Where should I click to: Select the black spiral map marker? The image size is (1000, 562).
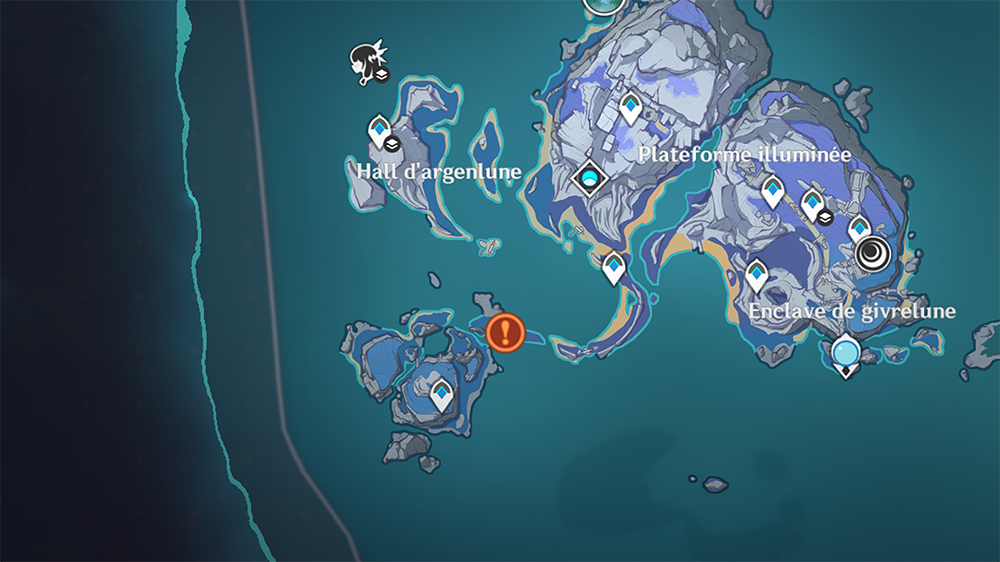pos(873,252)
